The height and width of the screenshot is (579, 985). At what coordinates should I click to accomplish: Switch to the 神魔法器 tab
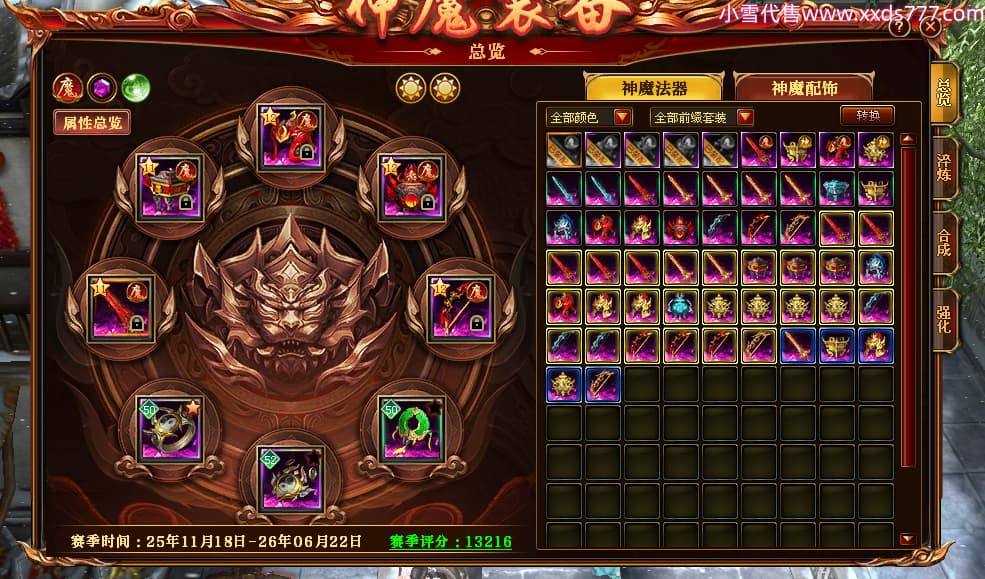pos(653,88)
